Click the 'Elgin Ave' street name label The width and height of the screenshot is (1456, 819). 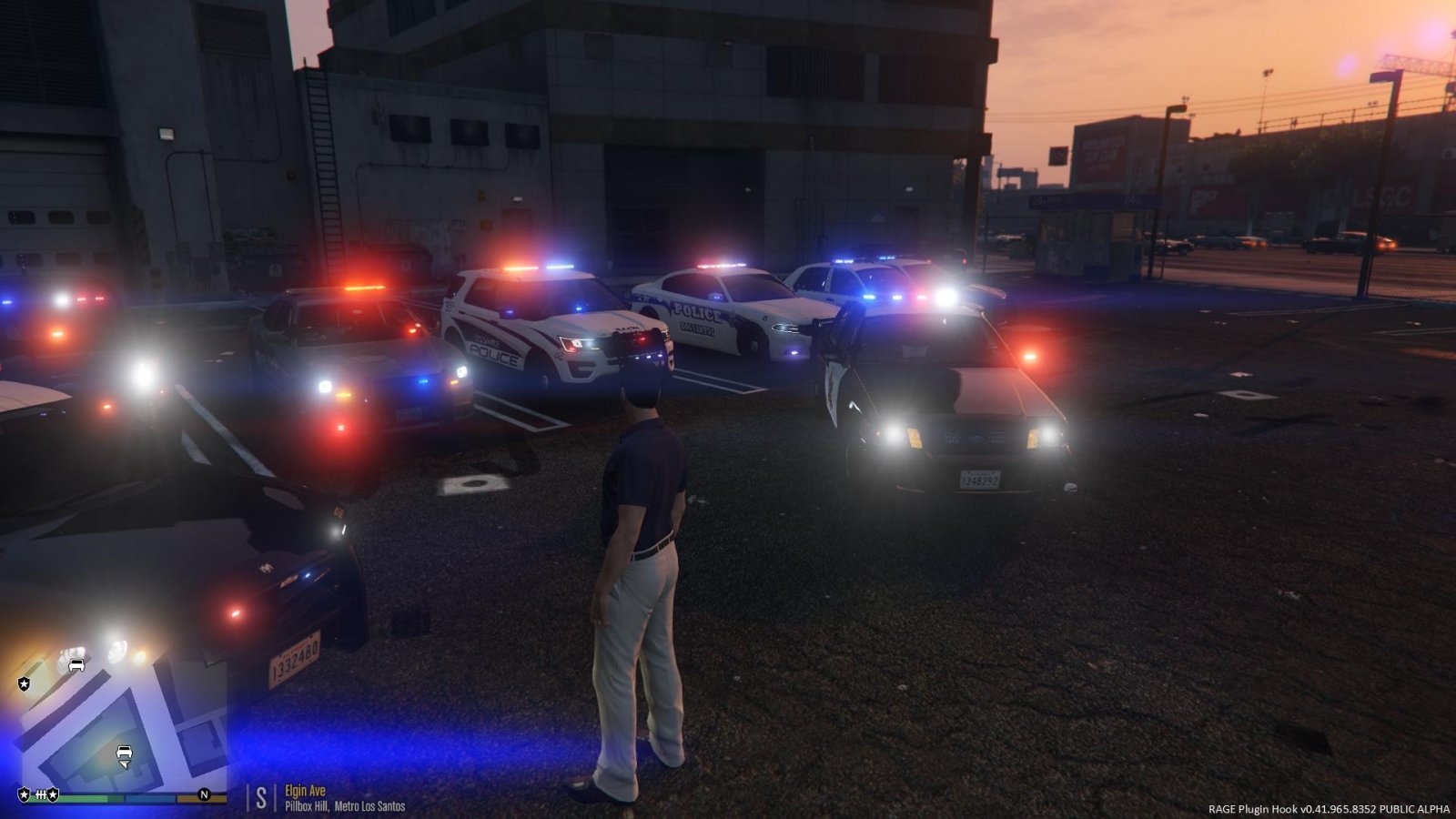pos(305,790)
